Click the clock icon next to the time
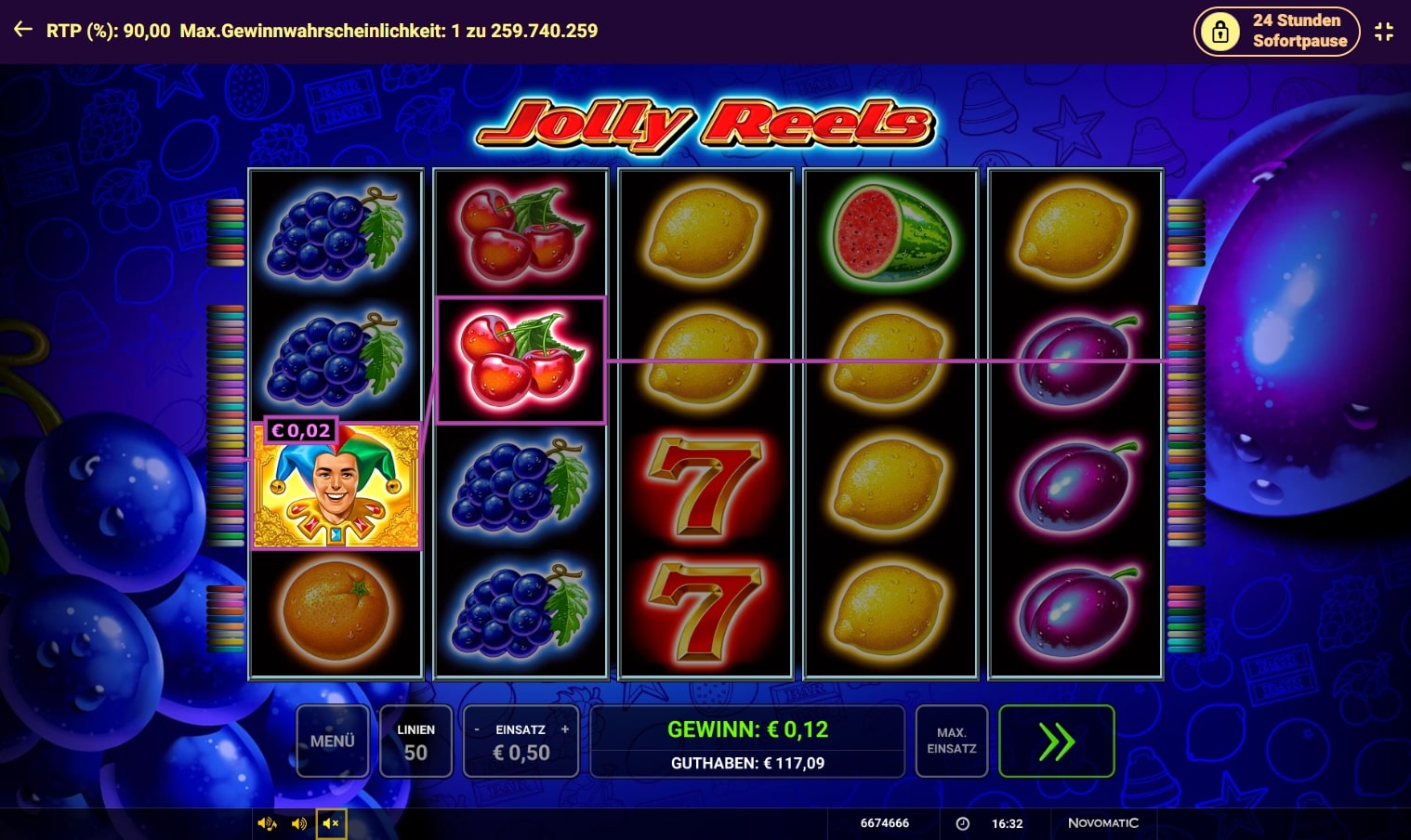 point(961,823)
